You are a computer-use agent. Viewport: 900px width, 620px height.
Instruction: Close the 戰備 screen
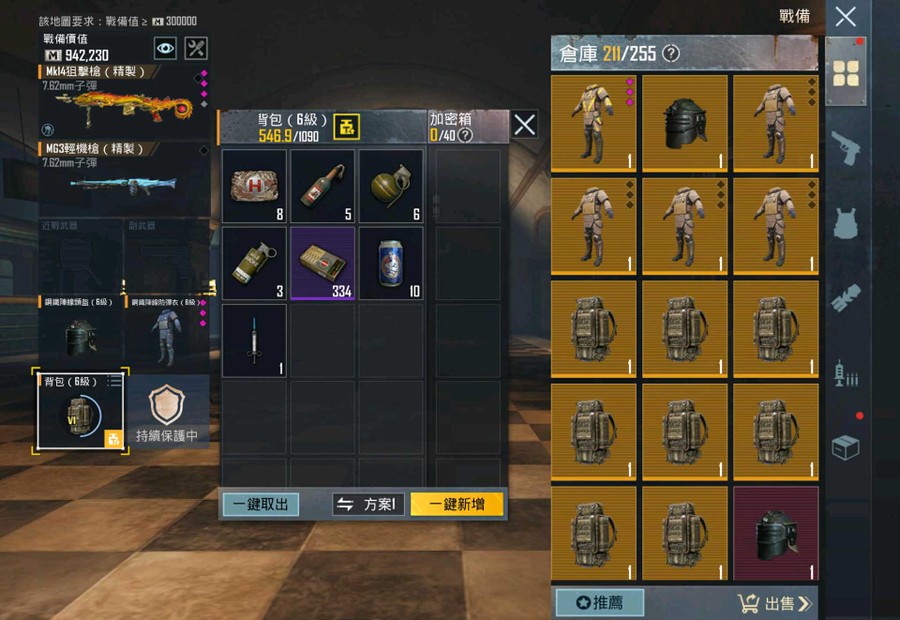[x=845, y=16]
